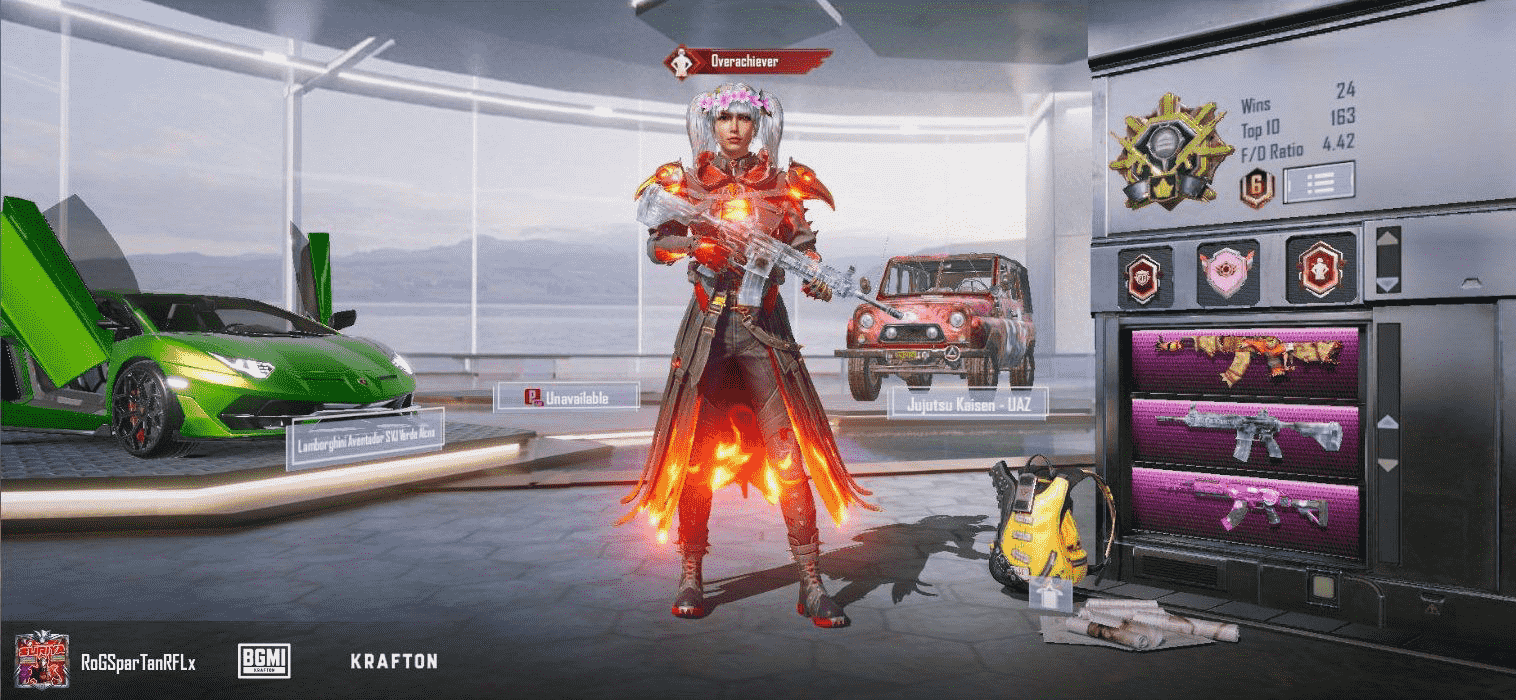Viewport: 1516px width, 700px height.
Task: Click the down arrow beside the weapon racks
Action: tap(1387, 465)
